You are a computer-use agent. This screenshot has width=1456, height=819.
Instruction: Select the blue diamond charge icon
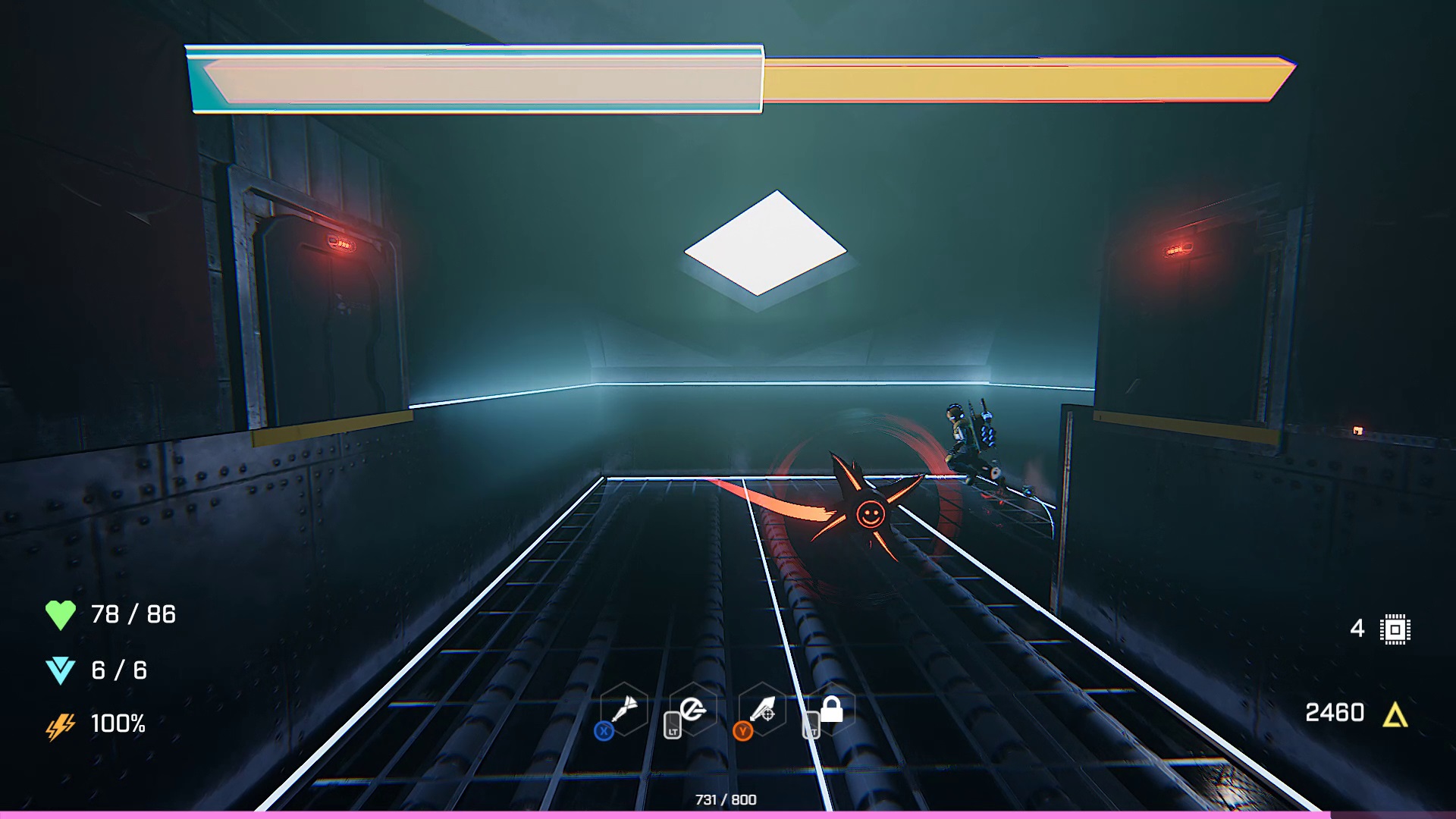tap(62, 669)
